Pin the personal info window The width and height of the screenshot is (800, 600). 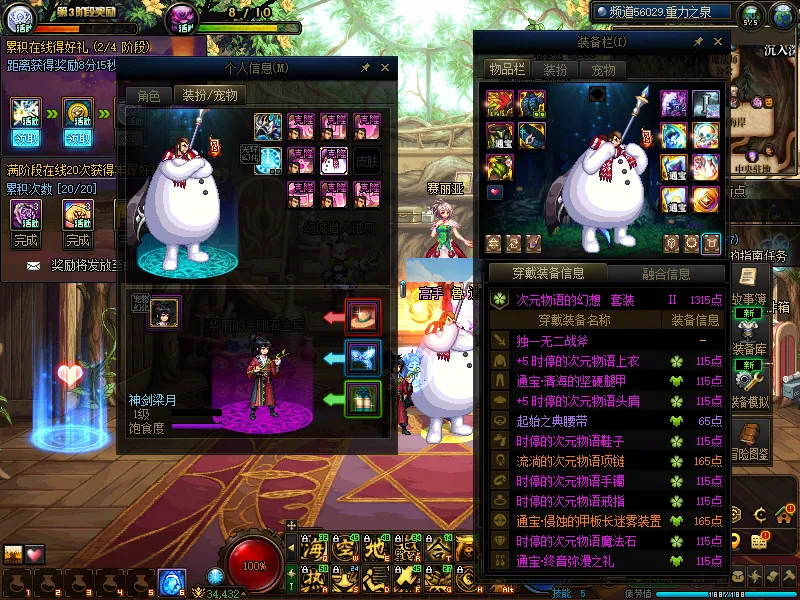tap(366, 68)
